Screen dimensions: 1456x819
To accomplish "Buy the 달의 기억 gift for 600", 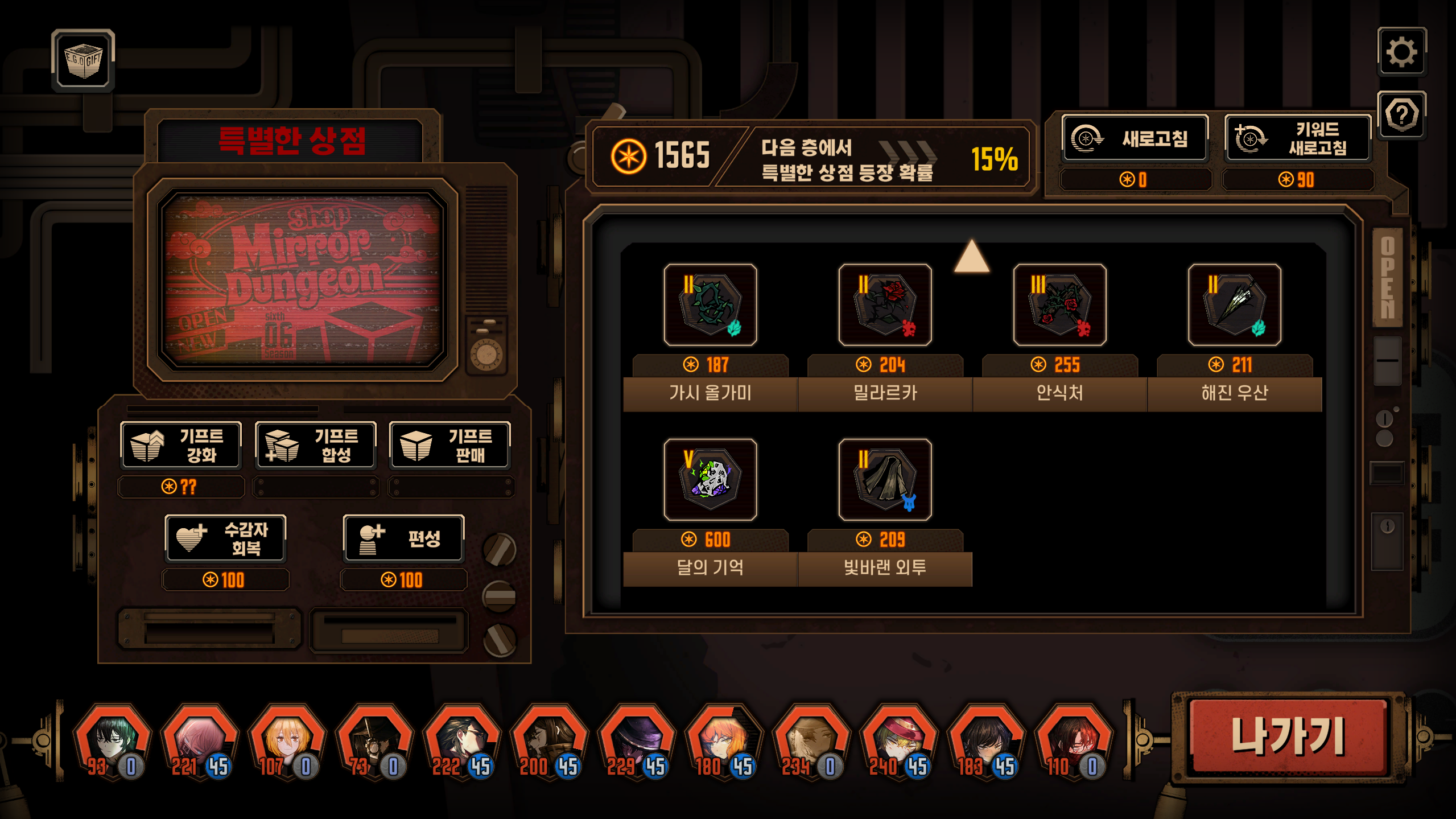I will pyautogui.click(x=710, y=480).
